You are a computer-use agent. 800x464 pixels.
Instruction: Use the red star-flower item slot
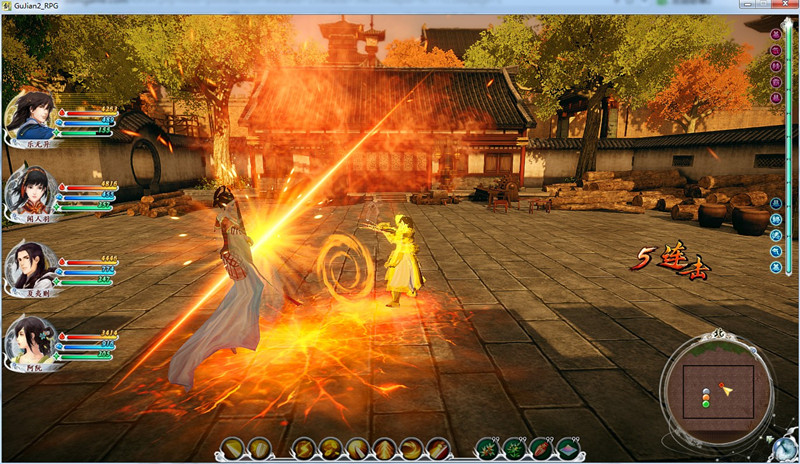[x=487, y=448]
